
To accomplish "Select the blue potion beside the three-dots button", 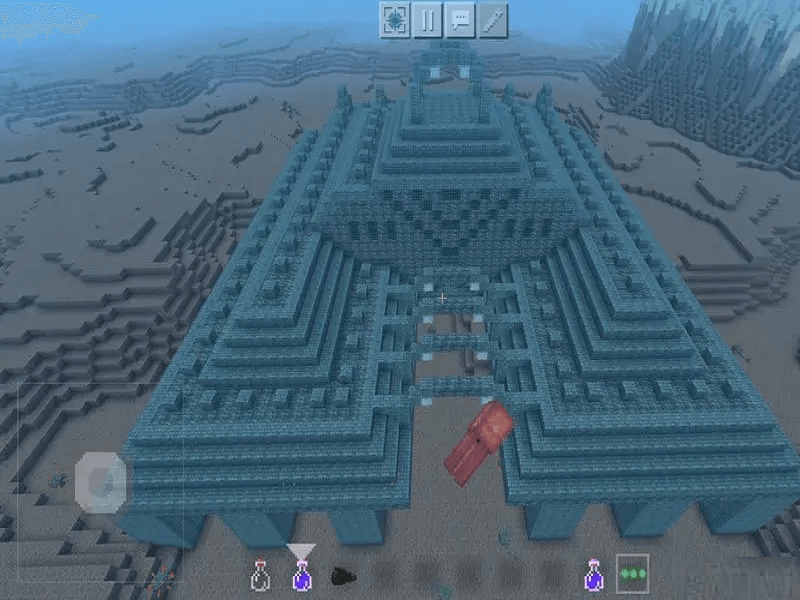I will click(x=593, y=575).
